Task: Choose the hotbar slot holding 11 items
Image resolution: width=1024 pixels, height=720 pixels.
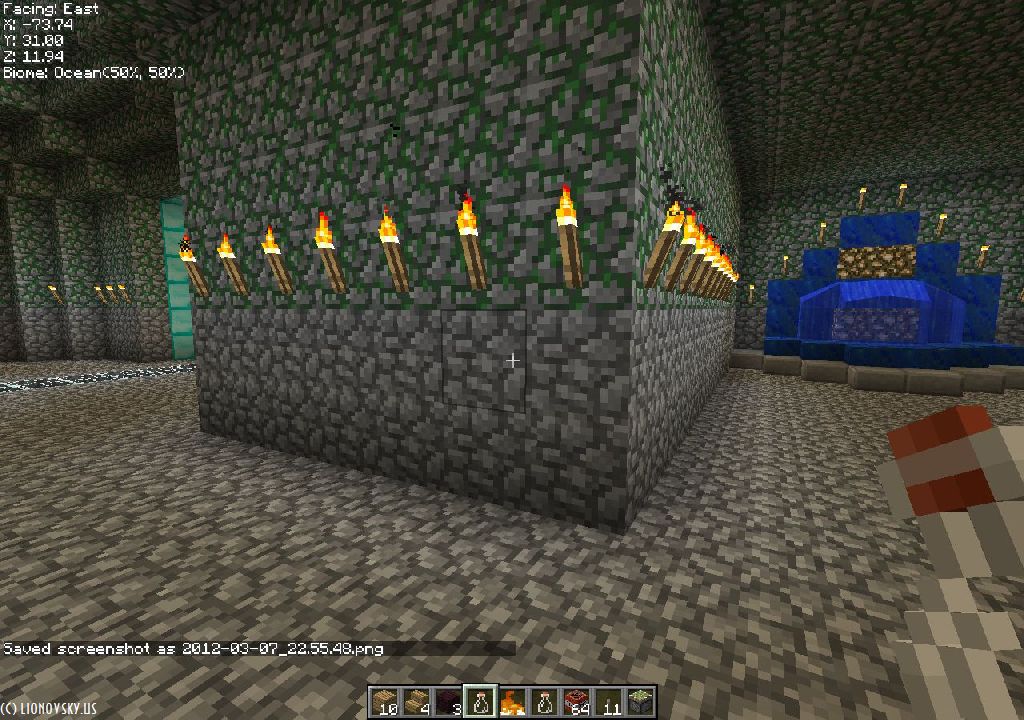Action: tap(608, 702)
